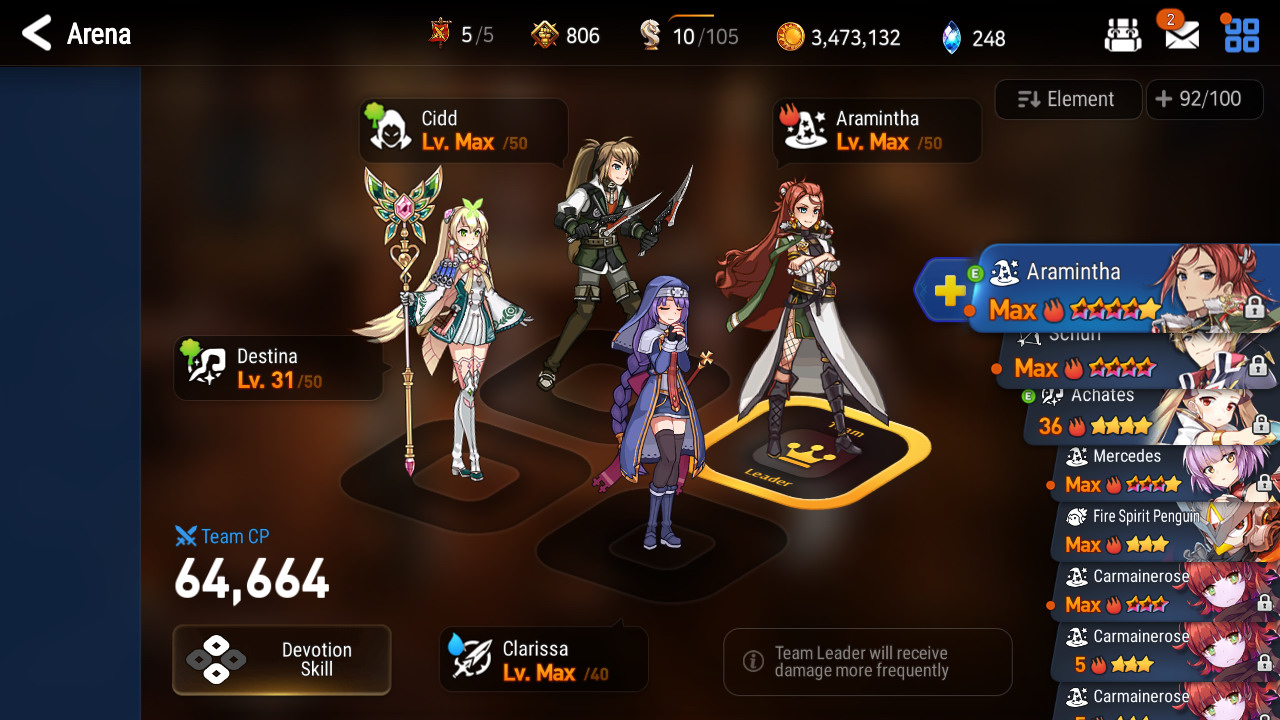Select the Aramintha leader slot label
This screenshot has width=1280, height=720.
[x=877, y=131]
